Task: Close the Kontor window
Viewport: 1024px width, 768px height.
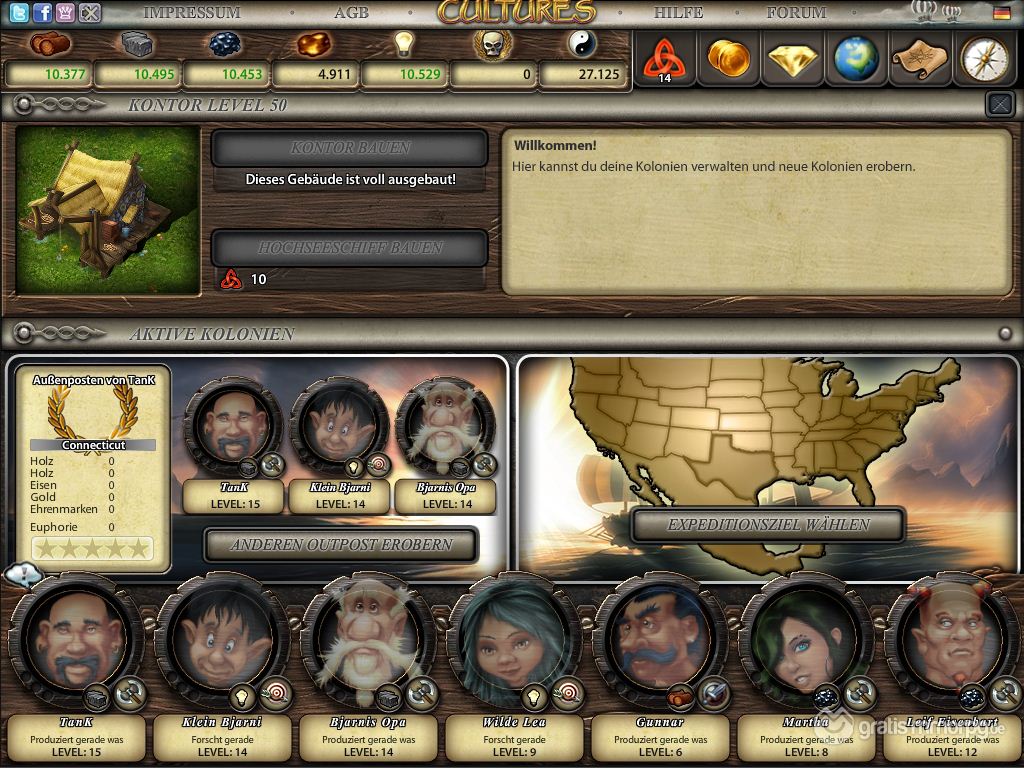Action: tap(999, 103)
